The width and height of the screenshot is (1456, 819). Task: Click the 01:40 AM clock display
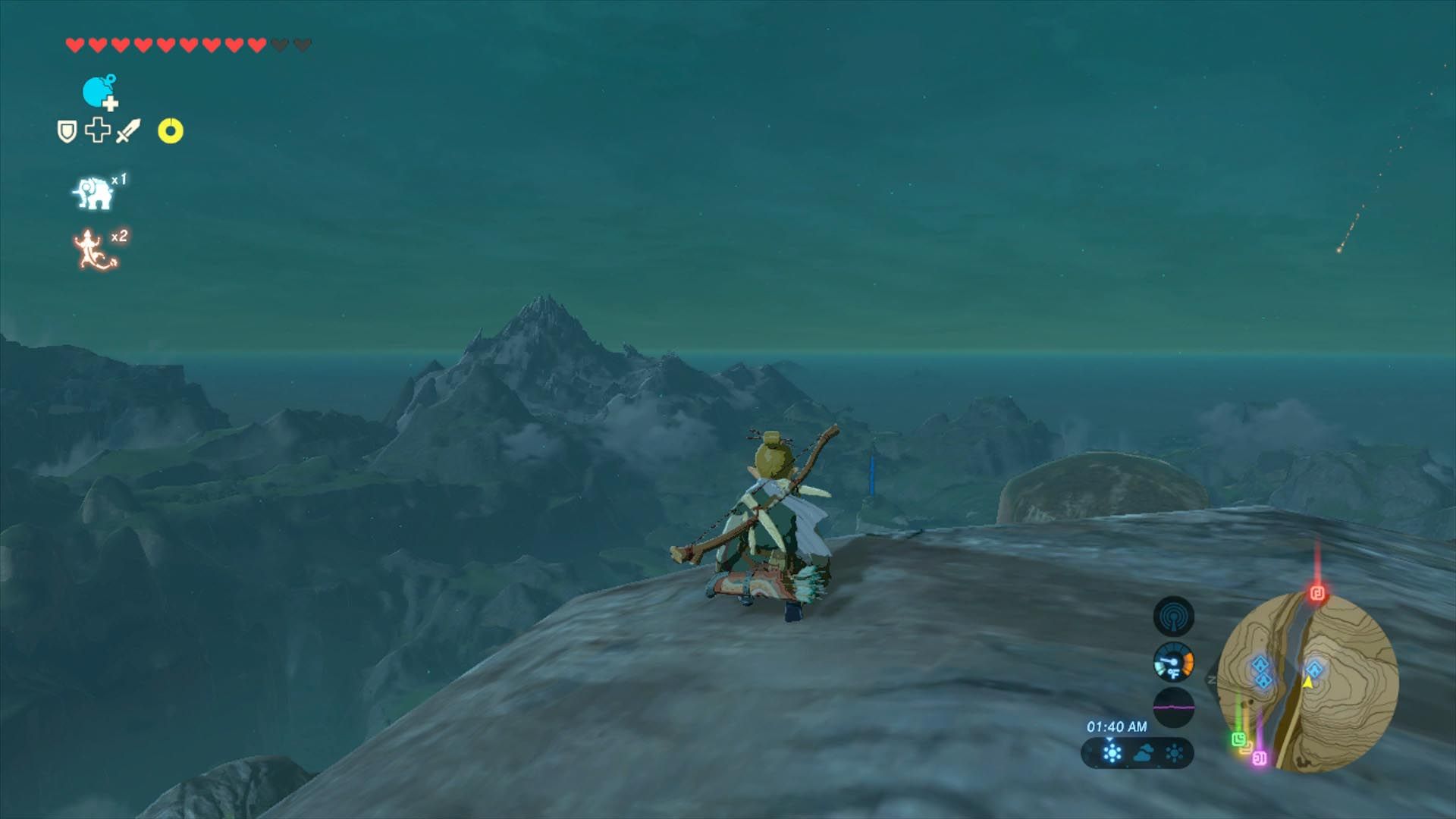(1117, 726)
